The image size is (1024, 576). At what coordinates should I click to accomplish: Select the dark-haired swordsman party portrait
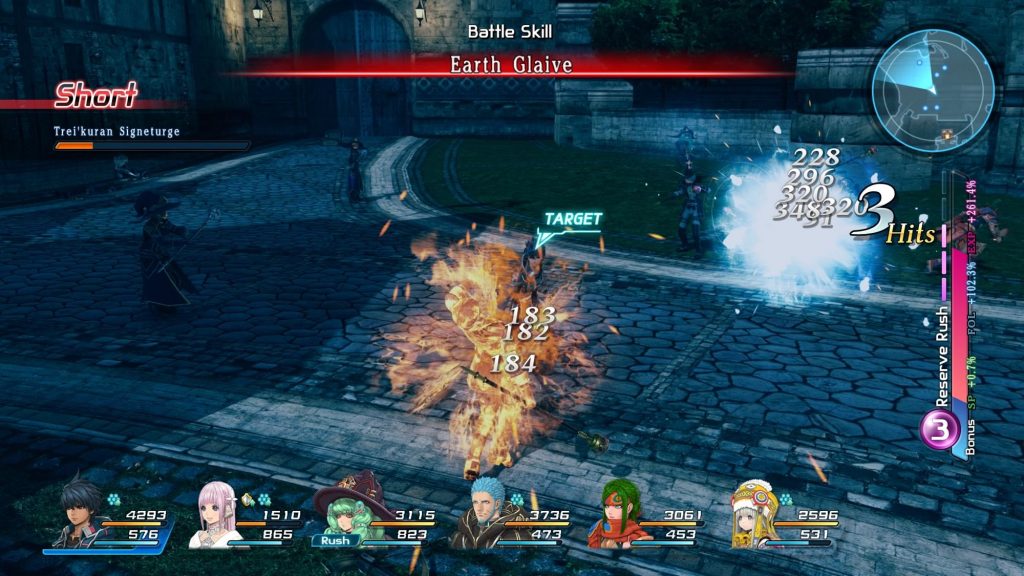click(x=72, y=514)
